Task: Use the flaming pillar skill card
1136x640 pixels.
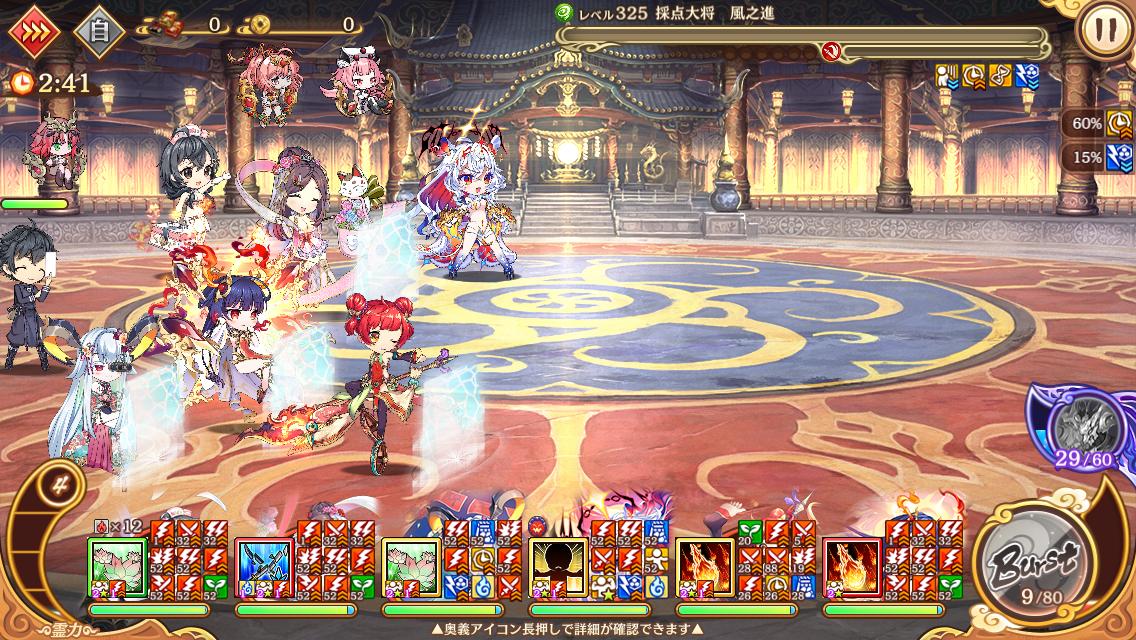Action: [705, 568]
